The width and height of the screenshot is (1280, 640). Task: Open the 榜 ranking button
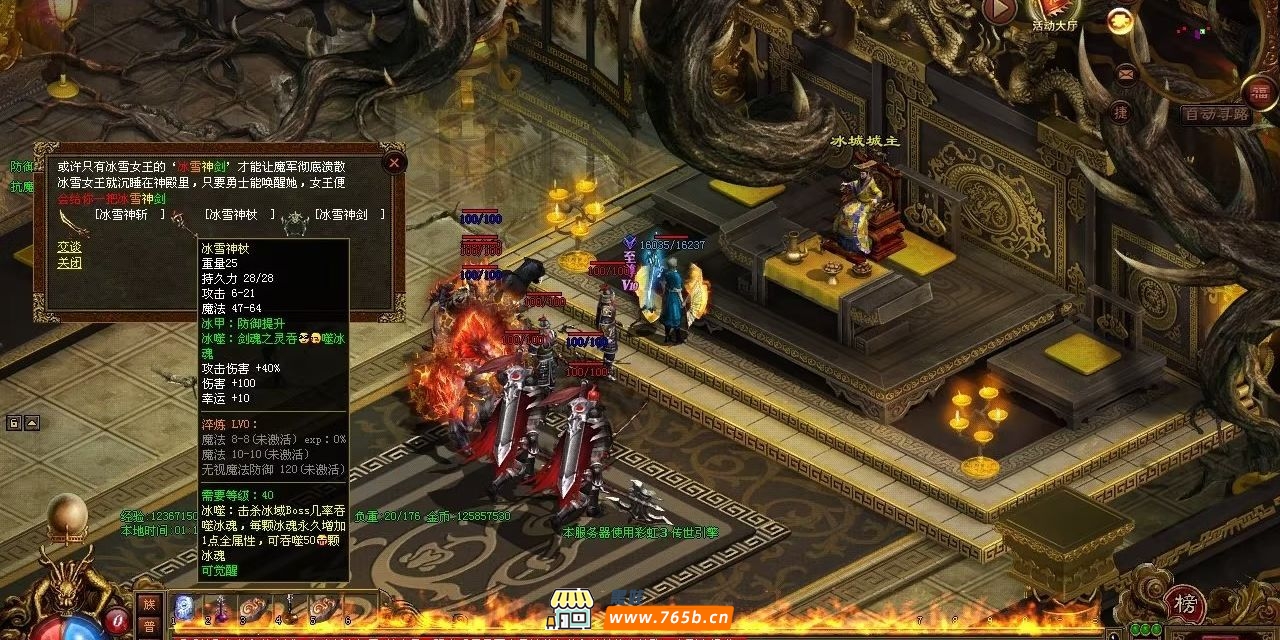[x=1185, y=604]
